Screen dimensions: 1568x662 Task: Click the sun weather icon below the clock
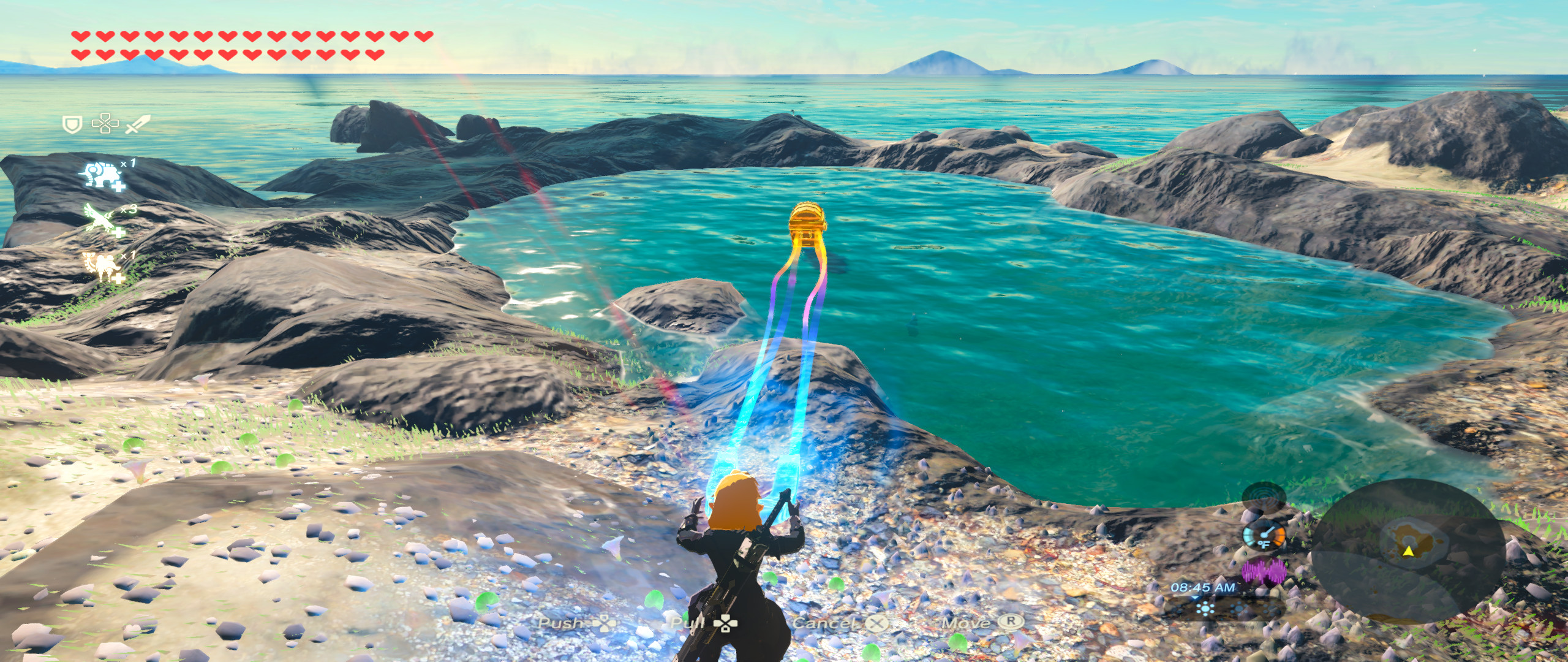pyautogui.click(x=1205, y=609)
